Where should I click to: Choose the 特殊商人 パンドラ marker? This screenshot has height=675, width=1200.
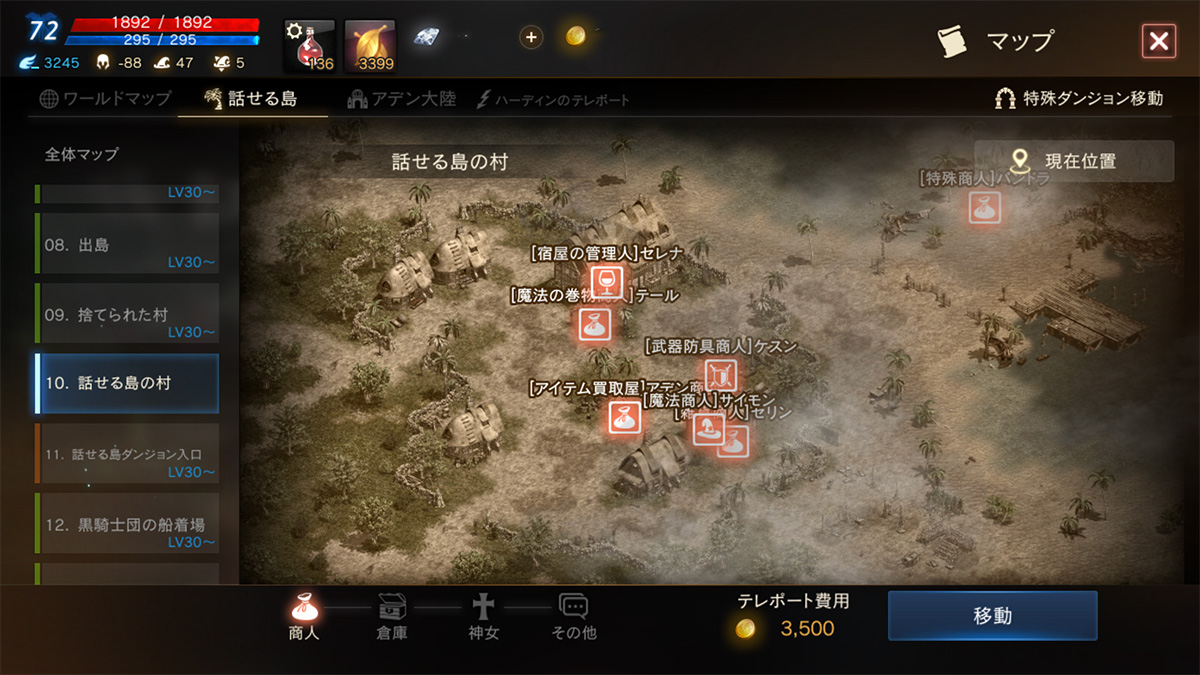(x=984, y=207)
